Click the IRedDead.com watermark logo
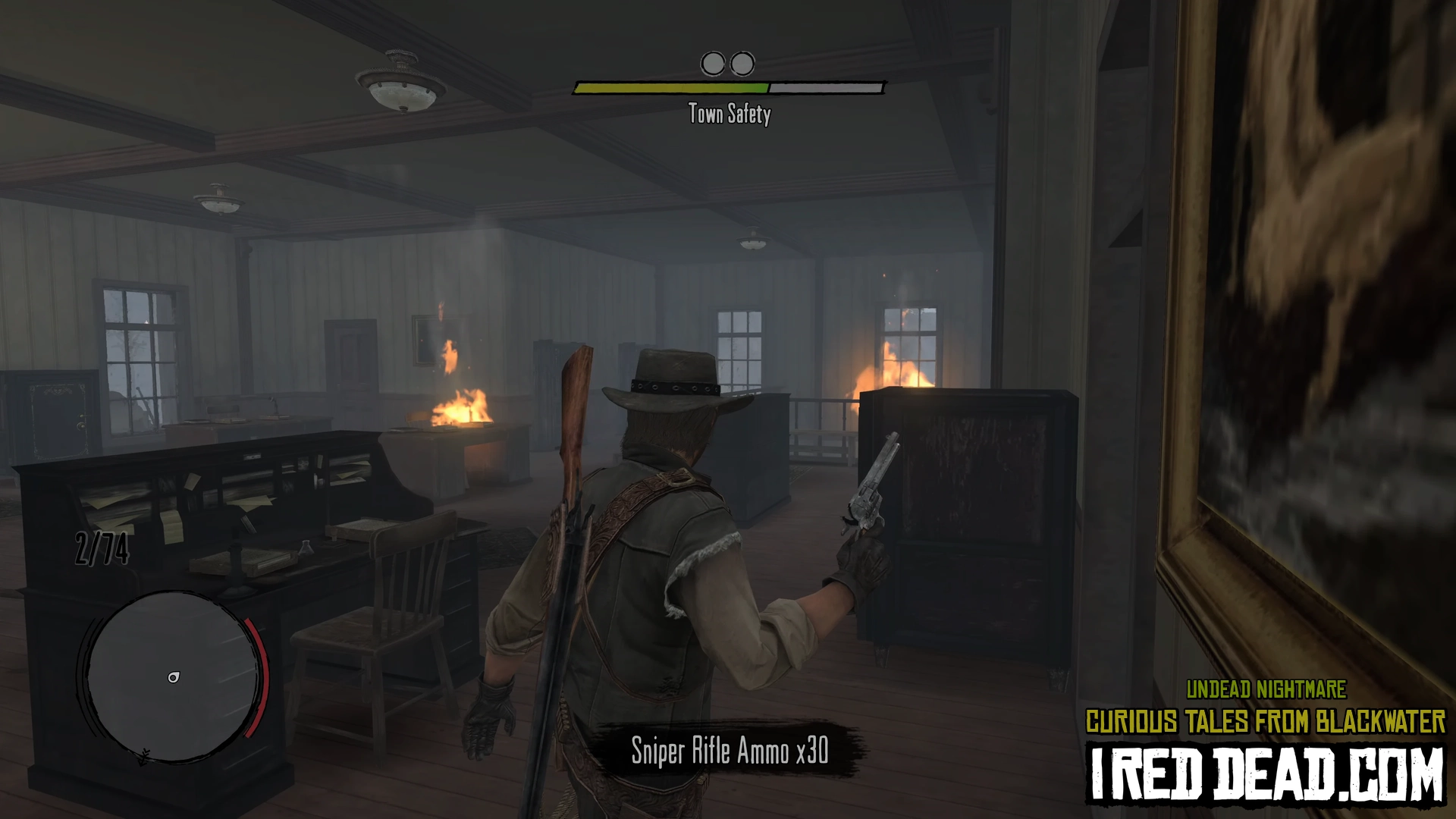 click(1266, 773)
